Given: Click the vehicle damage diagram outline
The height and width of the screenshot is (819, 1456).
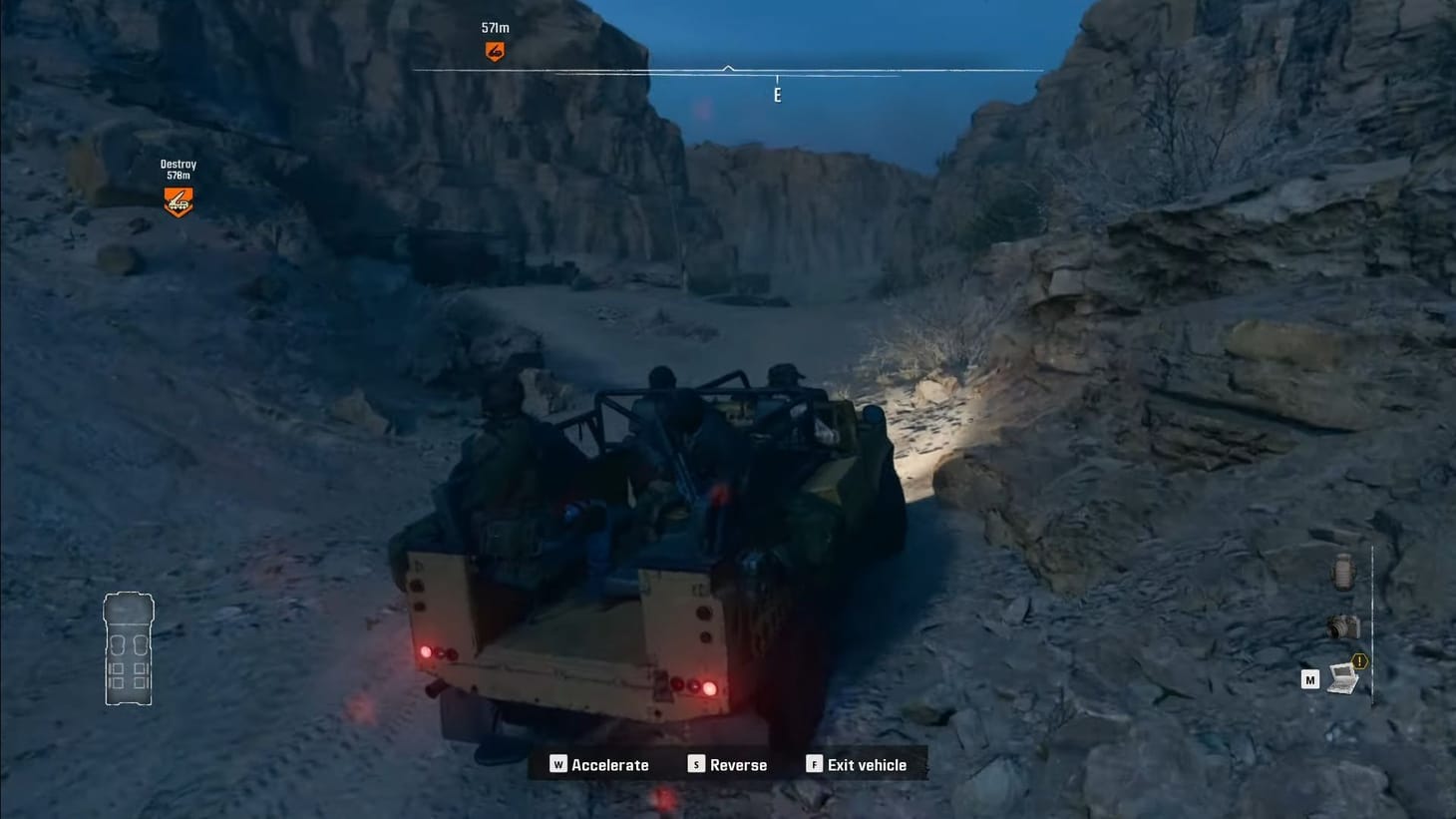Looking at the screenshot, I should tap(129, 649).
